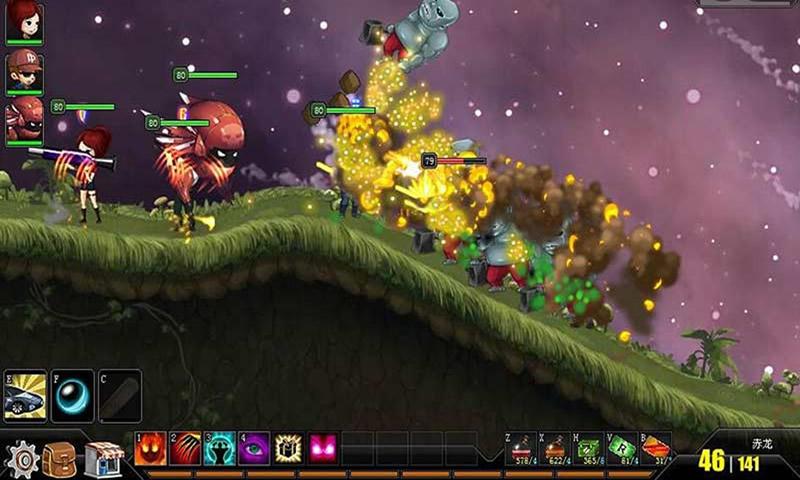800x480 pixels.
Task: Activate the glowing yellow cube skill
Action: (x=289, y=448)
